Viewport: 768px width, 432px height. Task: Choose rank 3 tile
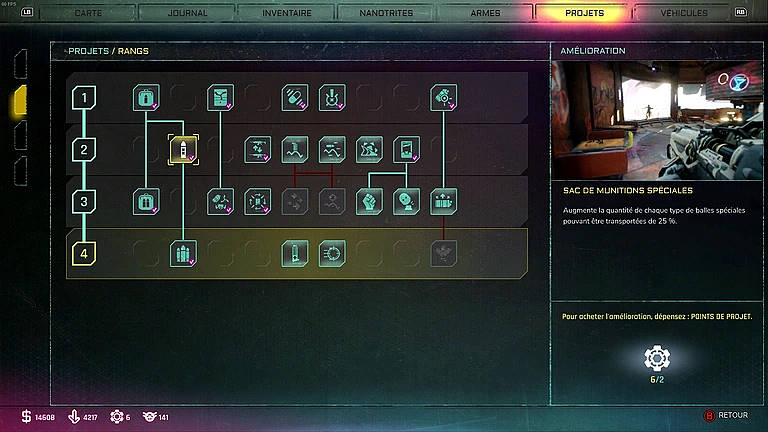tap(84, 202)
